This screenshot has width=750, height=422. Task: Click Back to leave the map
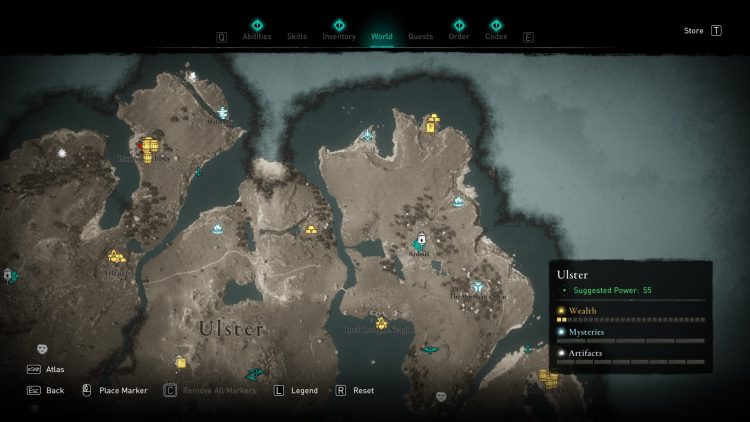(54, 390)
